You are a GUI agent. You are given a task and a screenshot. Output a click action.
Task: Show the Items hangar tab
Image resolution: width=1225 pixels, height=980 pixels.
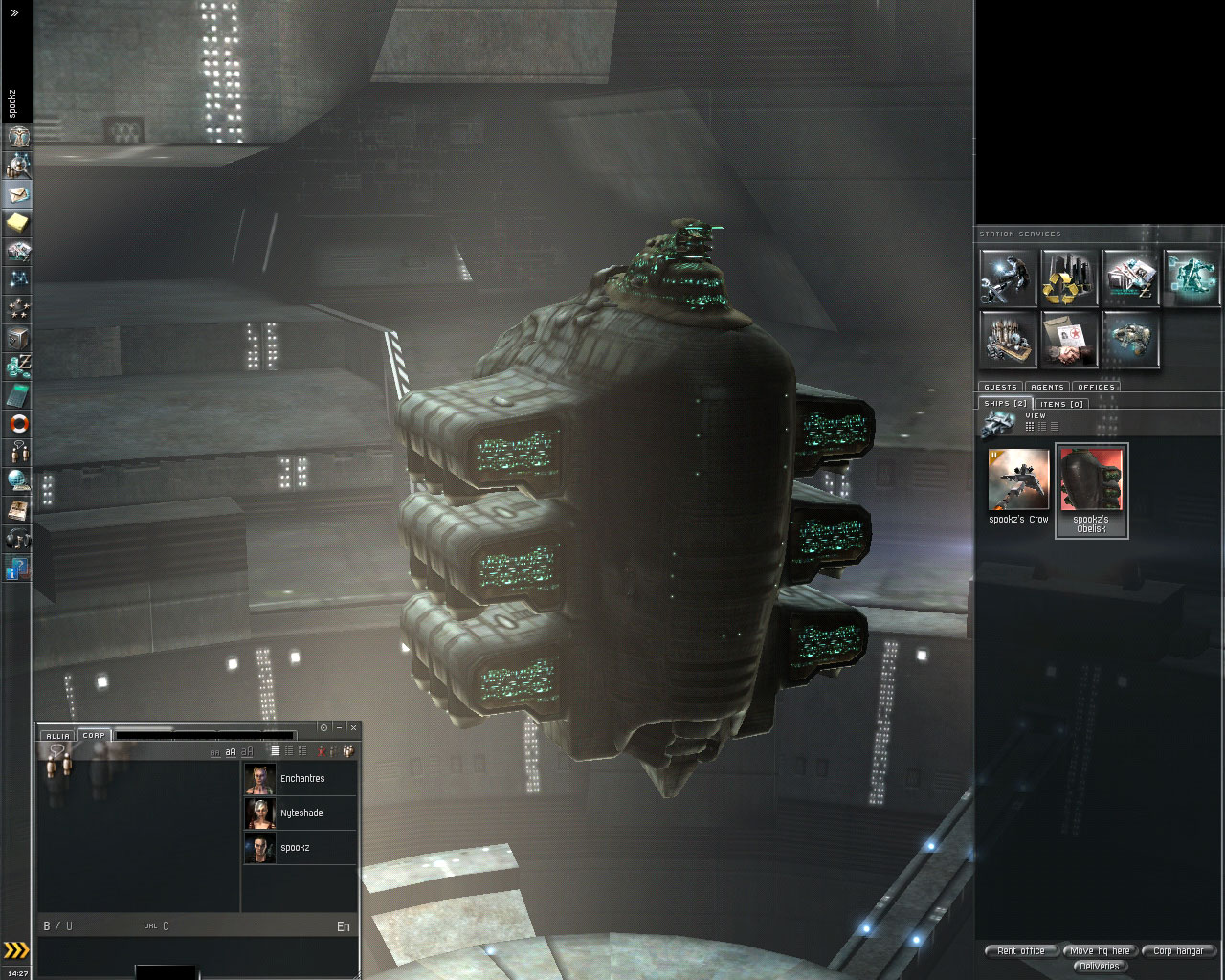coord(1060,404)
